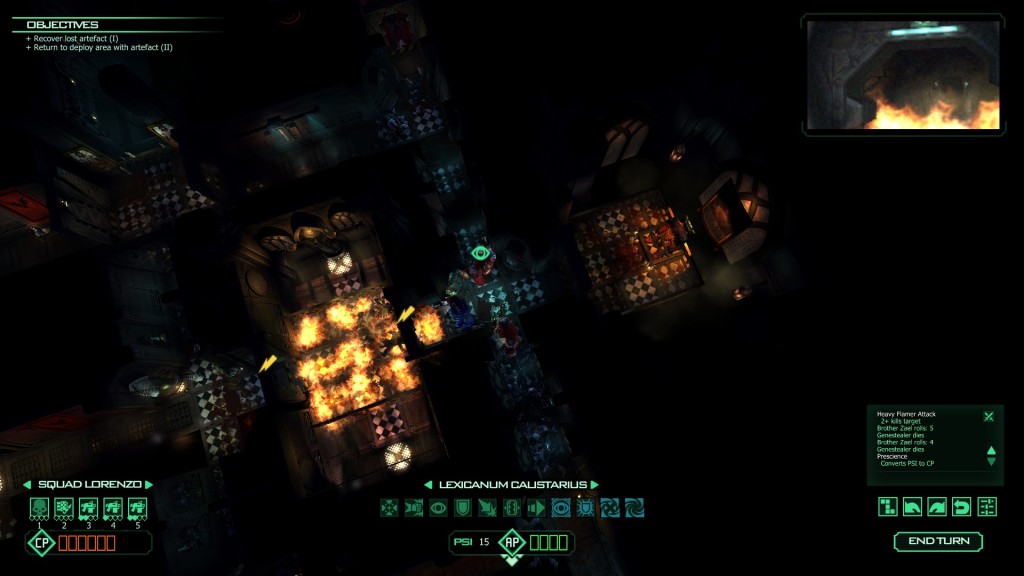Image resolution: width=1024 pixels, height=576 pixels.
Task: Undo the last action
Action: tap(962, 506)
